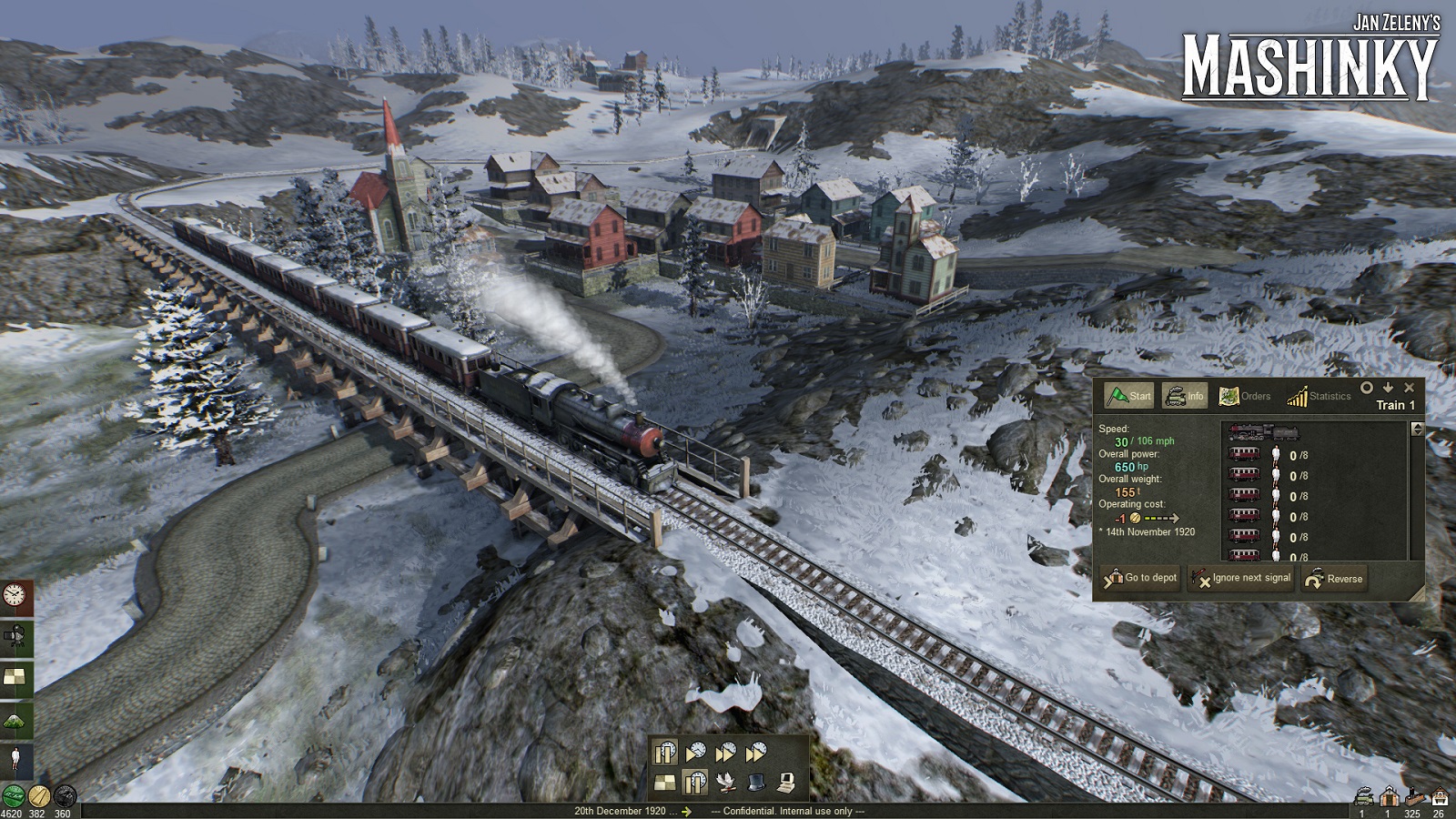Click the circle icon in Train 1 header
The height and width of the screenshot is (819, 1456).
click(x=1366, y=388)
